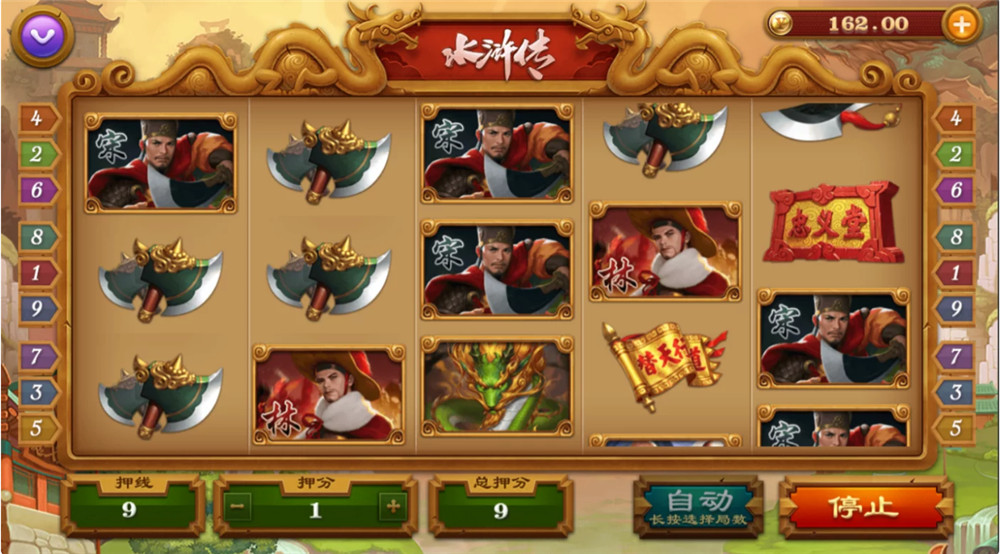The image size is (1000, 554).
Task: Decrease the 押分 bet with the minus
Action: 238,508
